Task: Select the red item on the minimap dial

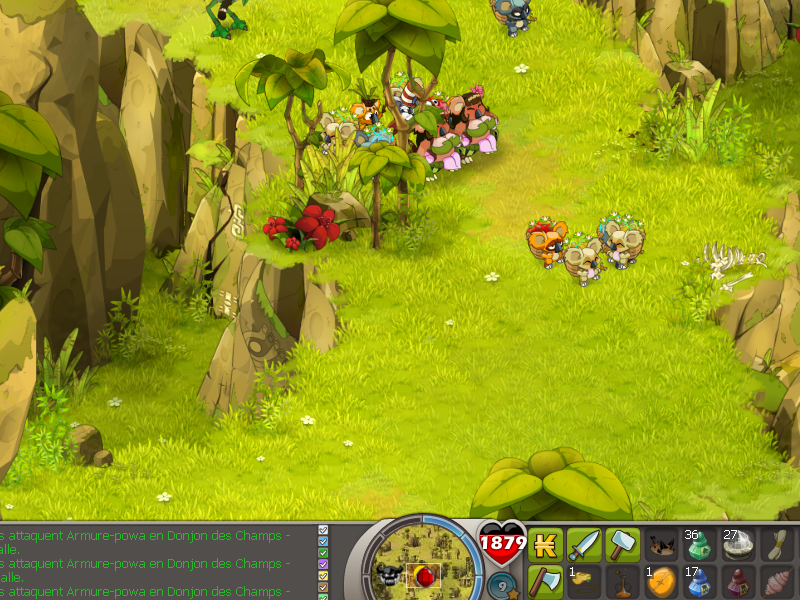Action: pyautogui.click(x=423, y=577)
